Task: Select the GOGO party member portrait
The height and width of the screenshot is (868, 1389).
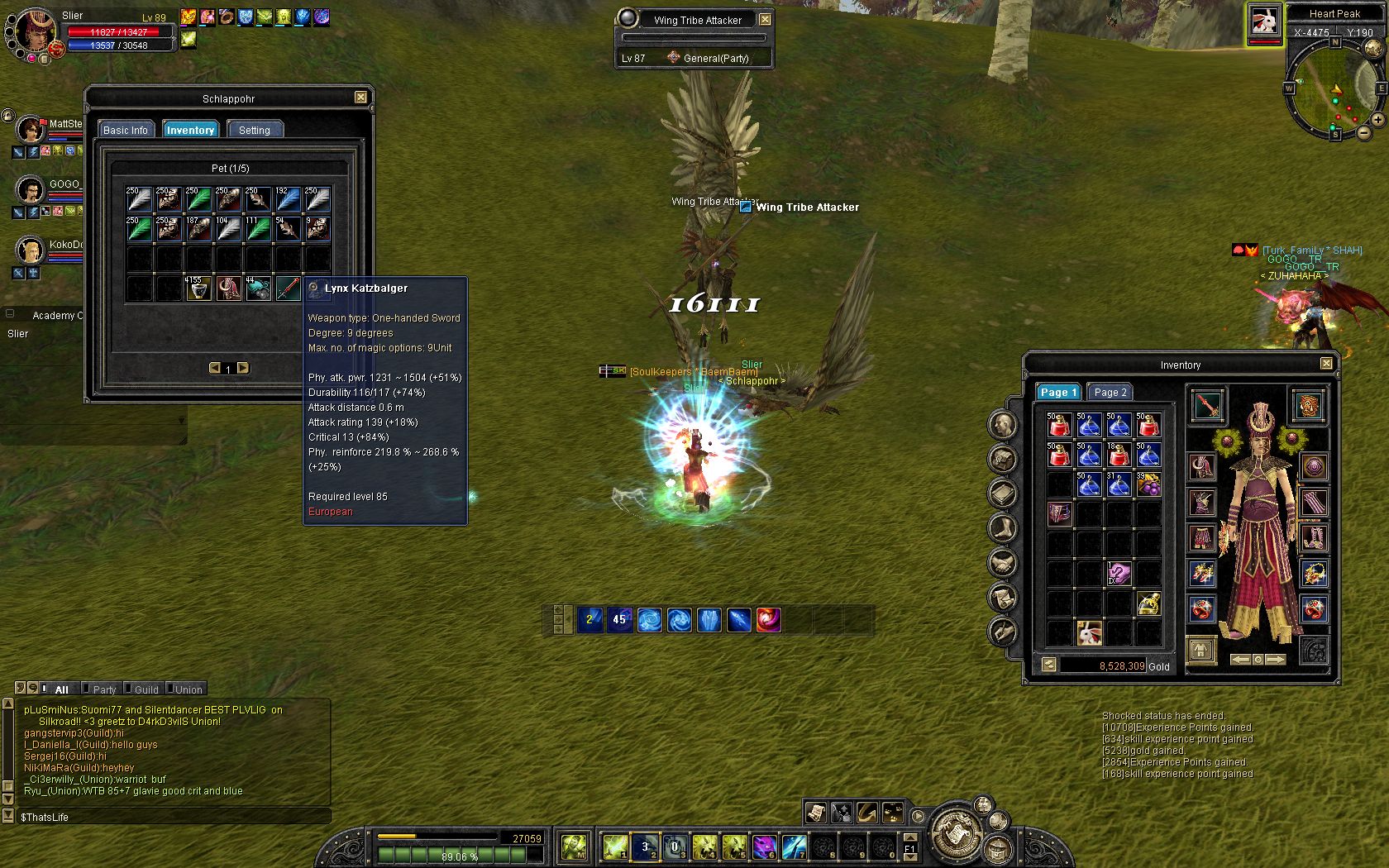Action: pos(31,190)
